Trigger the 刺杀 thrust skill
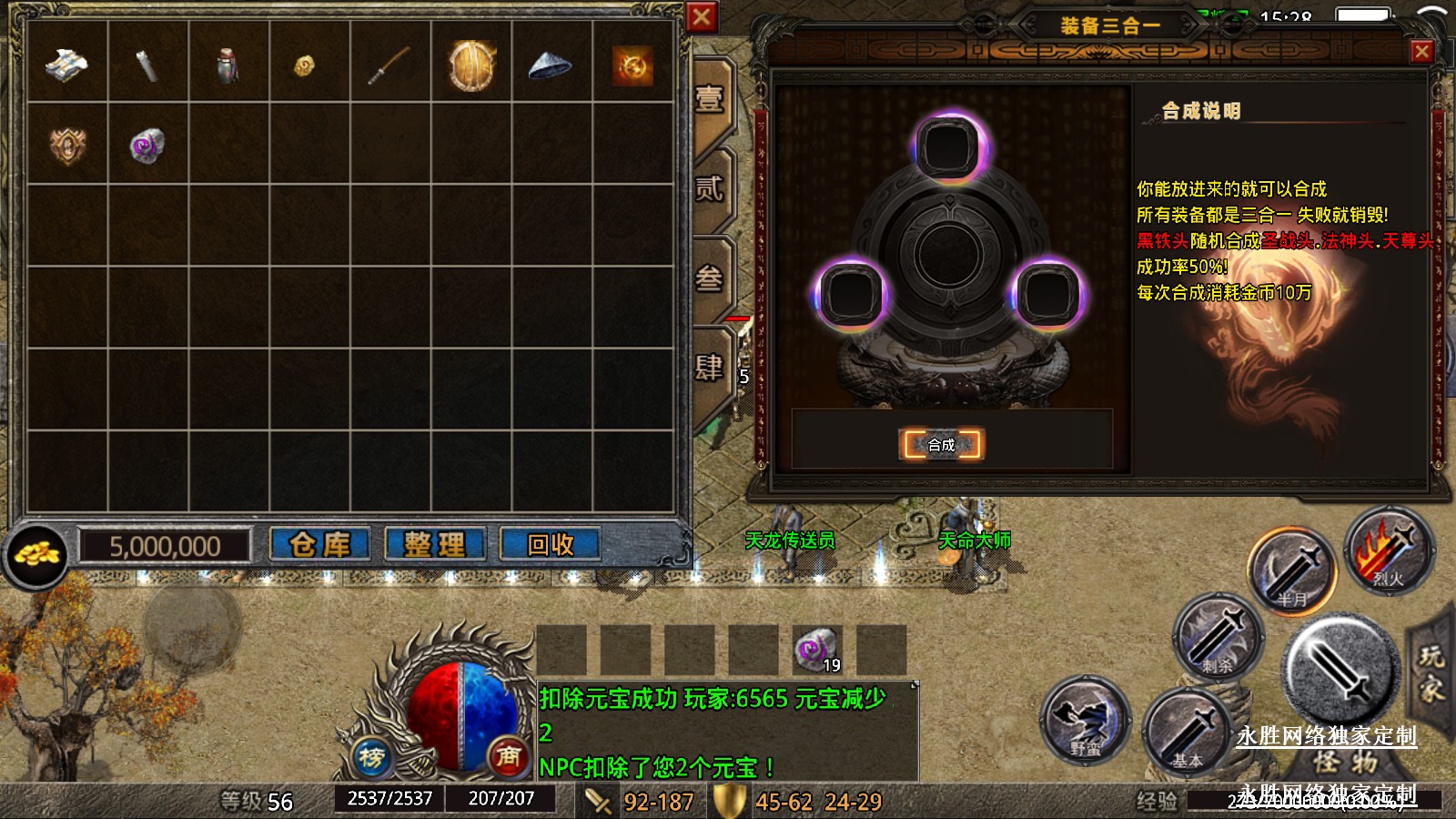The width and height of the screenshot is (1456, 819). (1218, 637)
